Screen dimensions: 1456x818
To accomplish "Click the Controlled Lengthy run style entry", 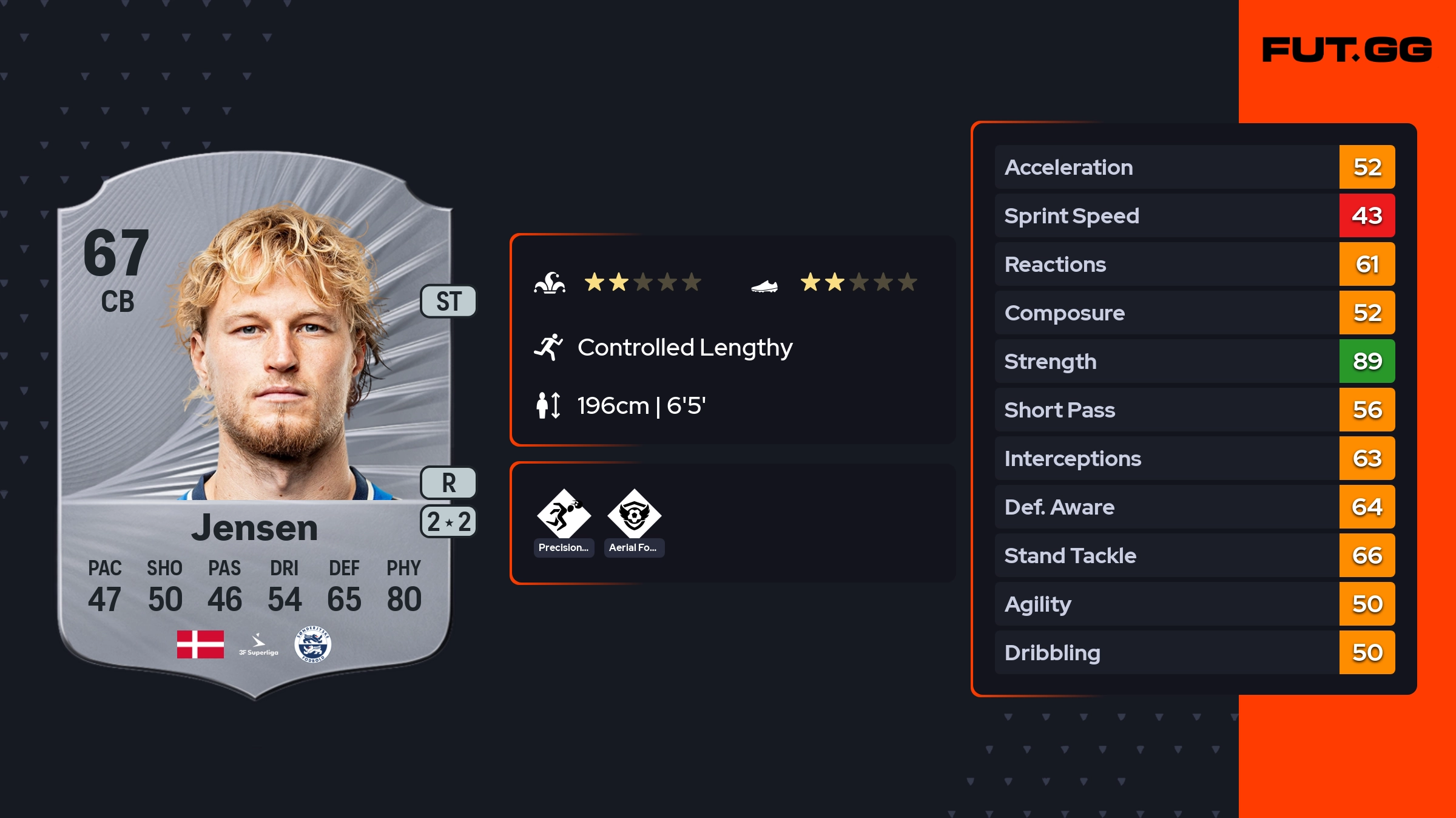I will click(x=684, y=348).
